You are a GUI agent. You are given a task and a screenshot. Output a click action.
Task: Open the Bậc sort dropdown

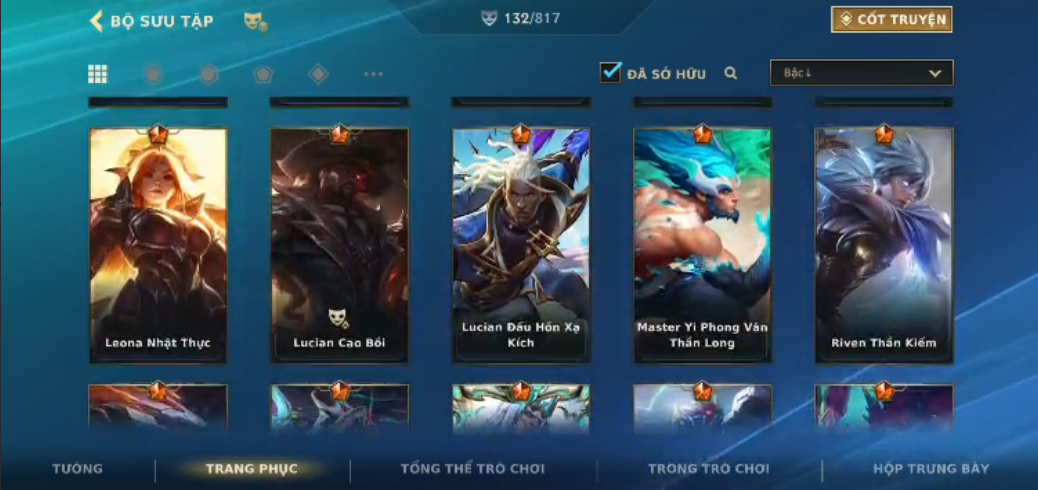pyautogui.click(x=861, y=73)
